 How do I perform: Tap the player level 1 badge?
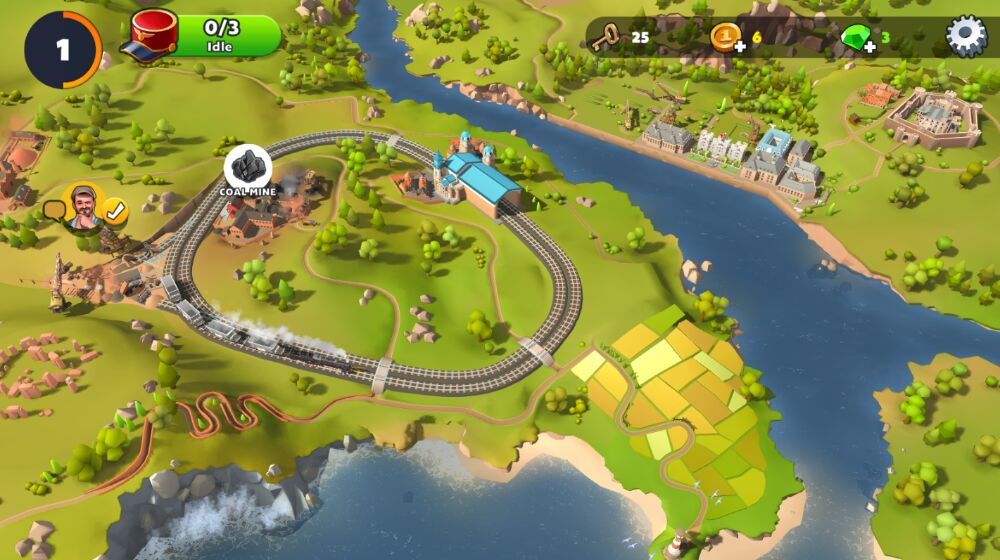[x=63, y=49]
